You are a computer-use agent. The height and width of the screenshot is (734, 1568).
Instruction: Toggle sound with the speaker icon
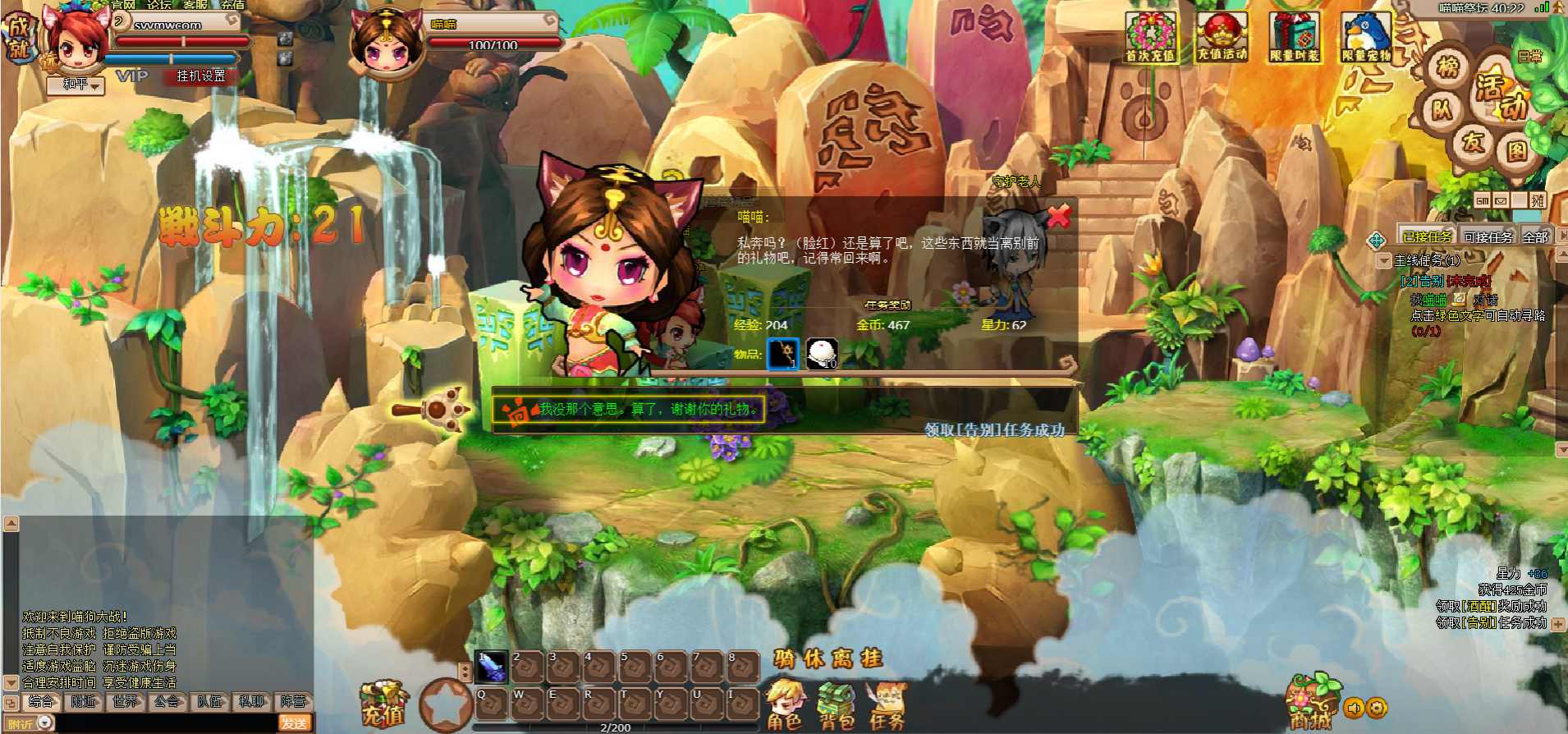[x=1354, y=708]
